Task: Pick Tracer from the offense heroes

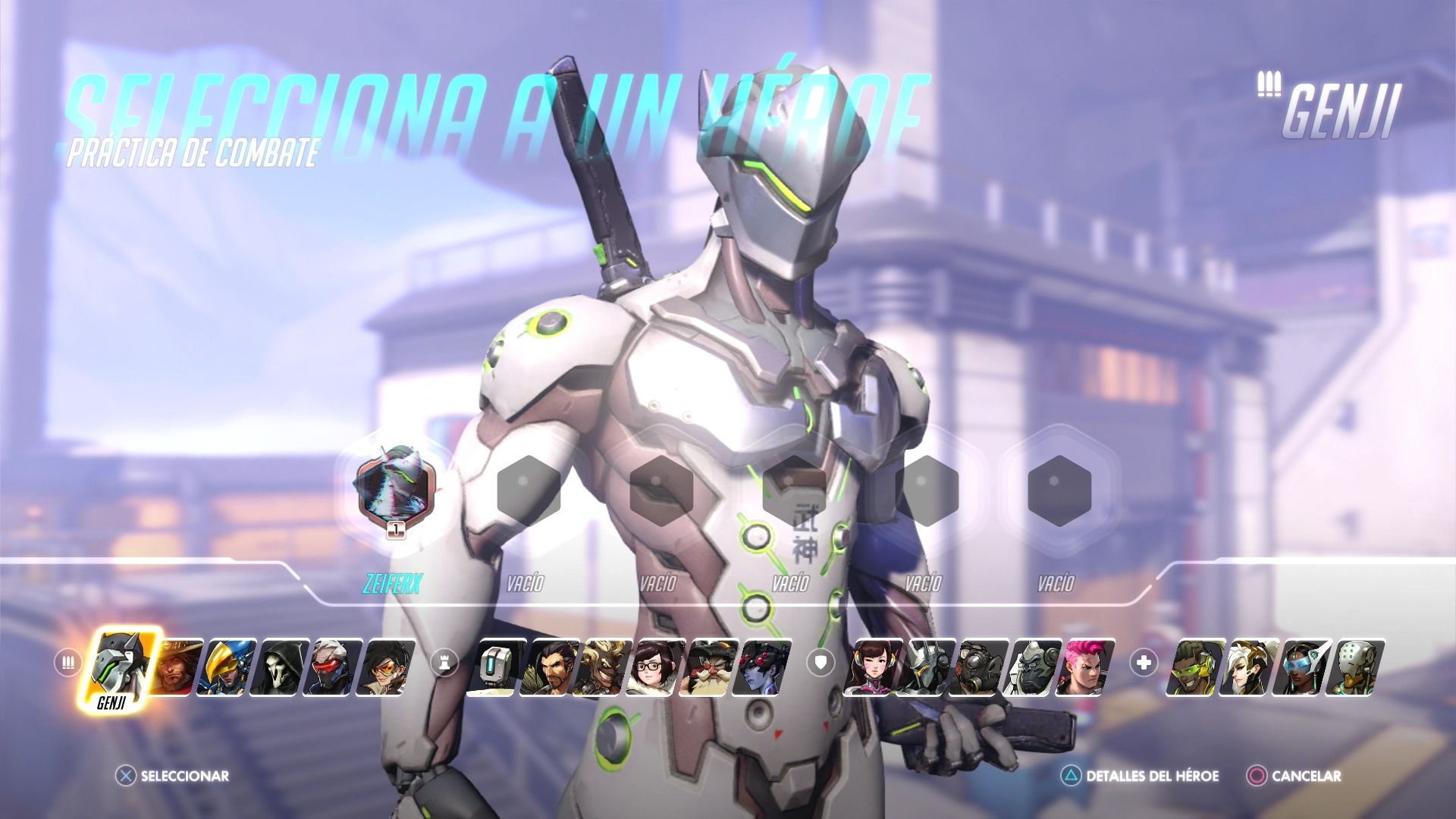Action: [x=389, y=667]
